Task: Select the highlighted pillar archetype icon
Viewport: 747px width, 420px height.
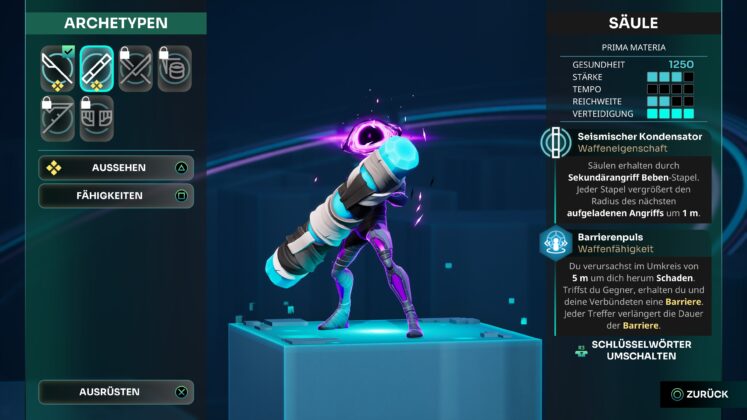Action: click(x=97, y=67)
